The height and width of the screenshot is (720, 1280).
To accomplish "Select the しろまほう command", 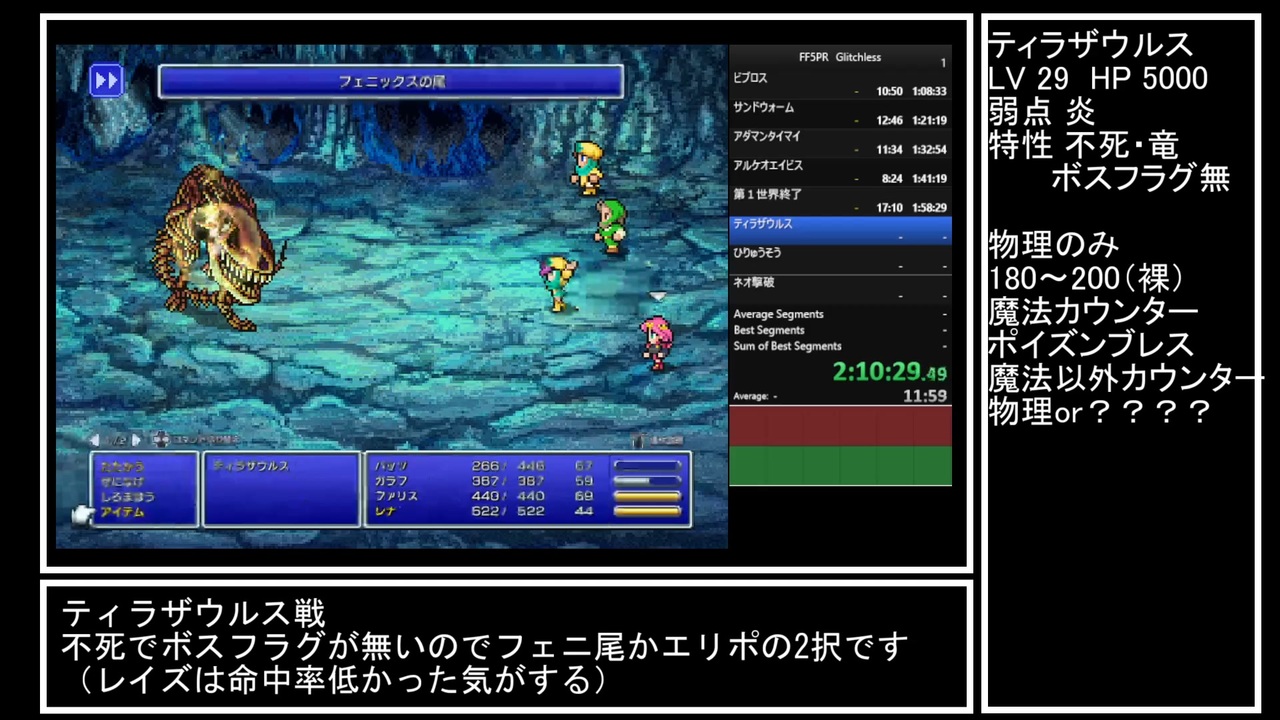I will pos(128,497).
